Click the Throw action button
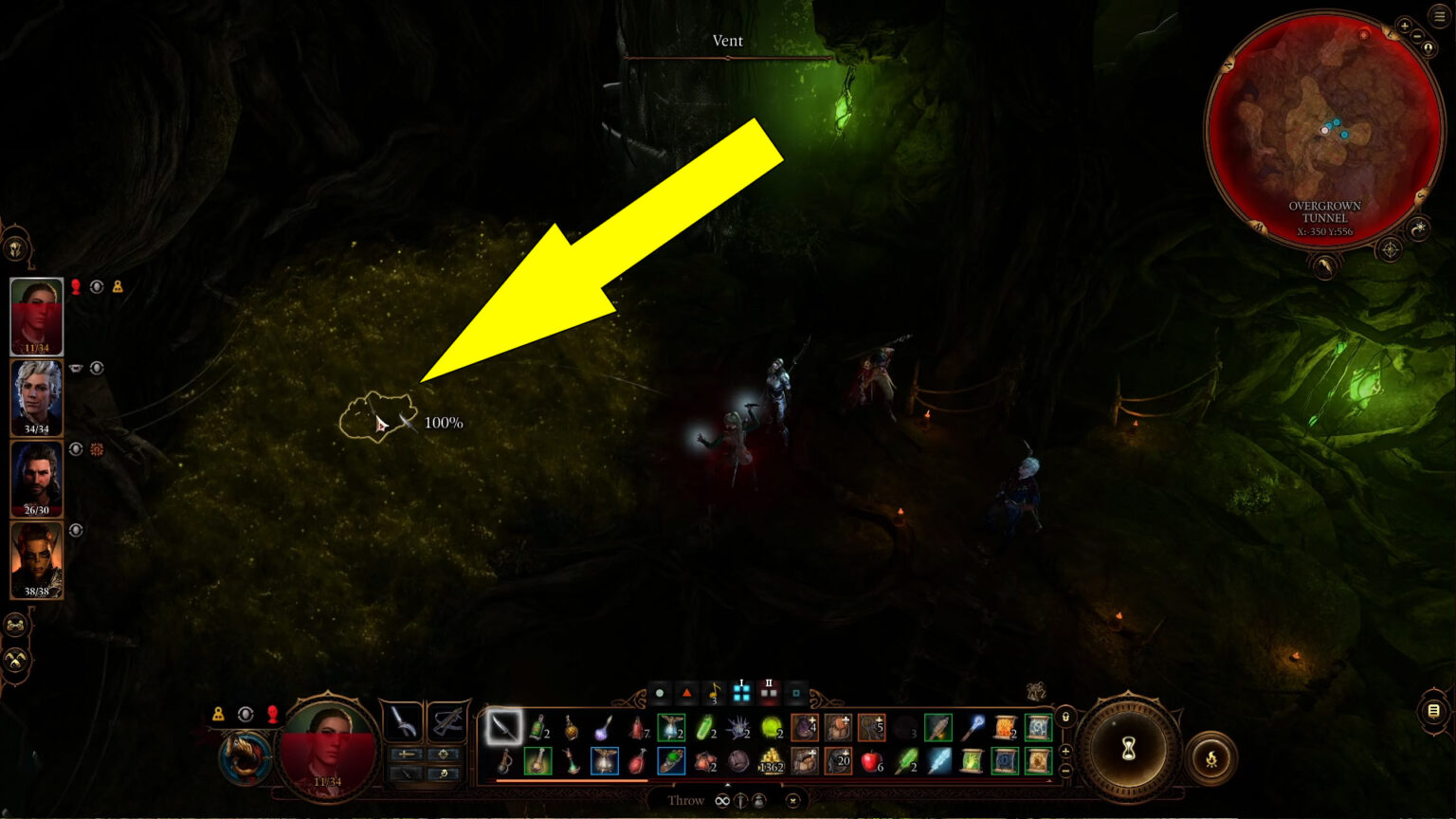The width and height of the screenshot is (1456, 819). click(x=684, y=801)
